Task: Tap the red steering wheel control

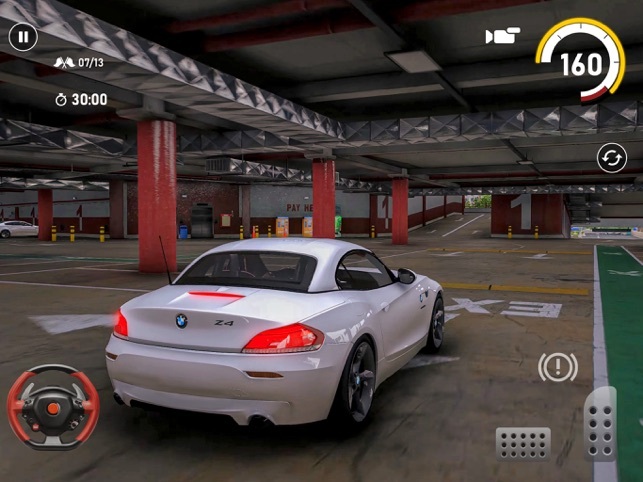Action: pos(52,405)
